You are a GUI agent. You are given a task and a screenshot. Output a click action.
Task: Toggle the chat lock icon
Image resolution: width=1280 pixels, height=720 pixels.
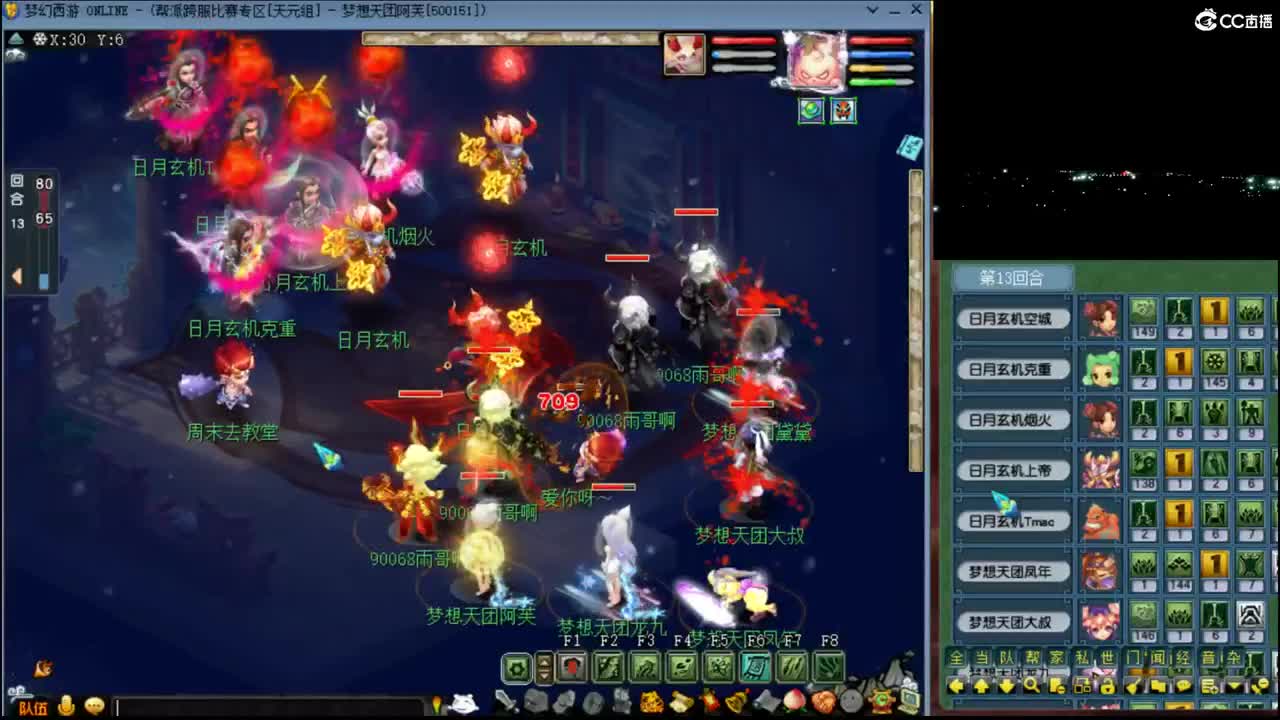click(1108, 686)
